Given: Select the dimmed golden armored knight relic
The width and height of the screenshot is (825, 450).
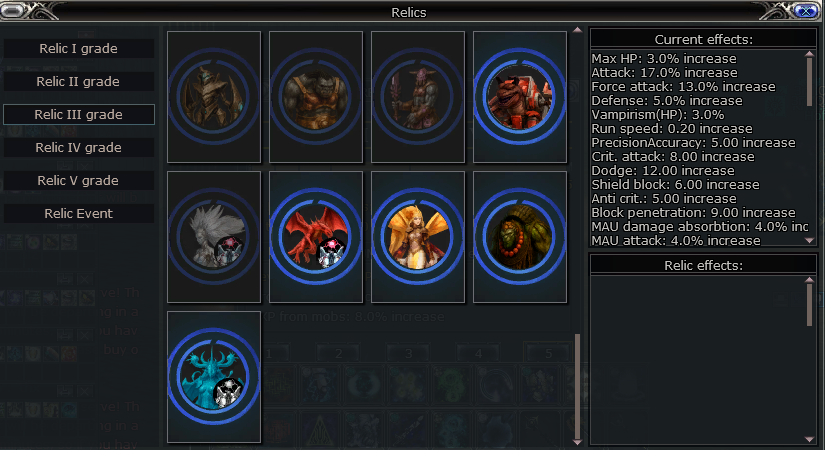Looking at the screenshot, I should (x=214, y=97).
